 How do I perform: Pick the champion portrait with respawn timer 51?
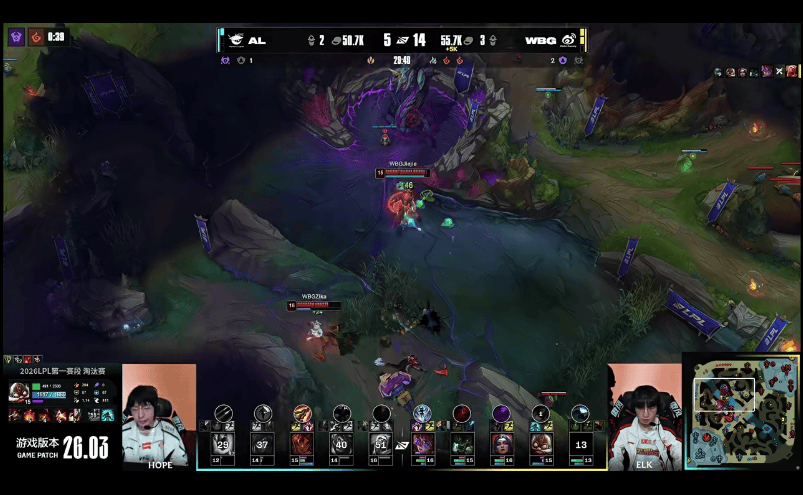tap(380, 443)
